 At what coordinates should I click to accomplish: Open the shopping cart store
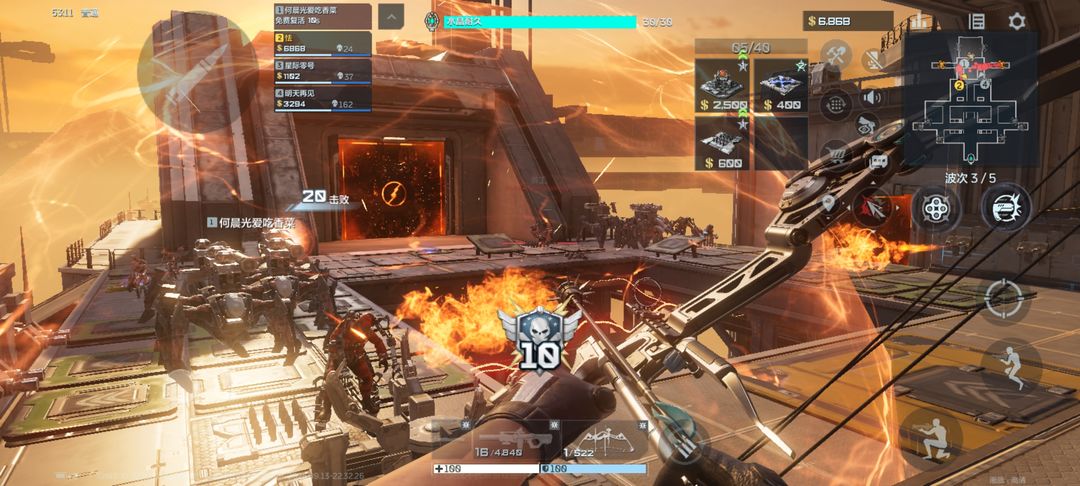click(x=835, y=154)
